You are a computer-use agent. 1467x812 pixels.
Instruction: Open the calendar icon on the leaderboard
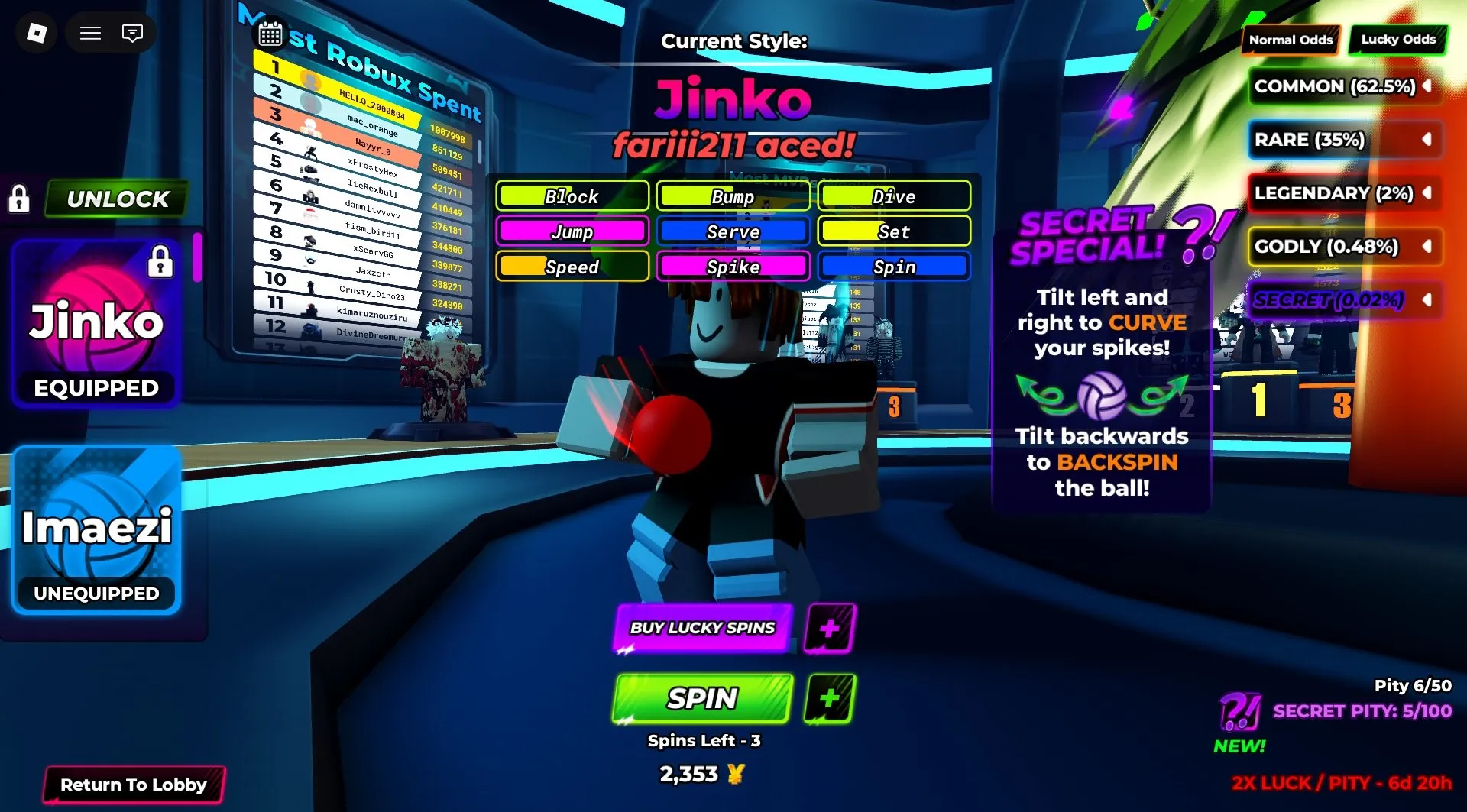pos(269,34)
